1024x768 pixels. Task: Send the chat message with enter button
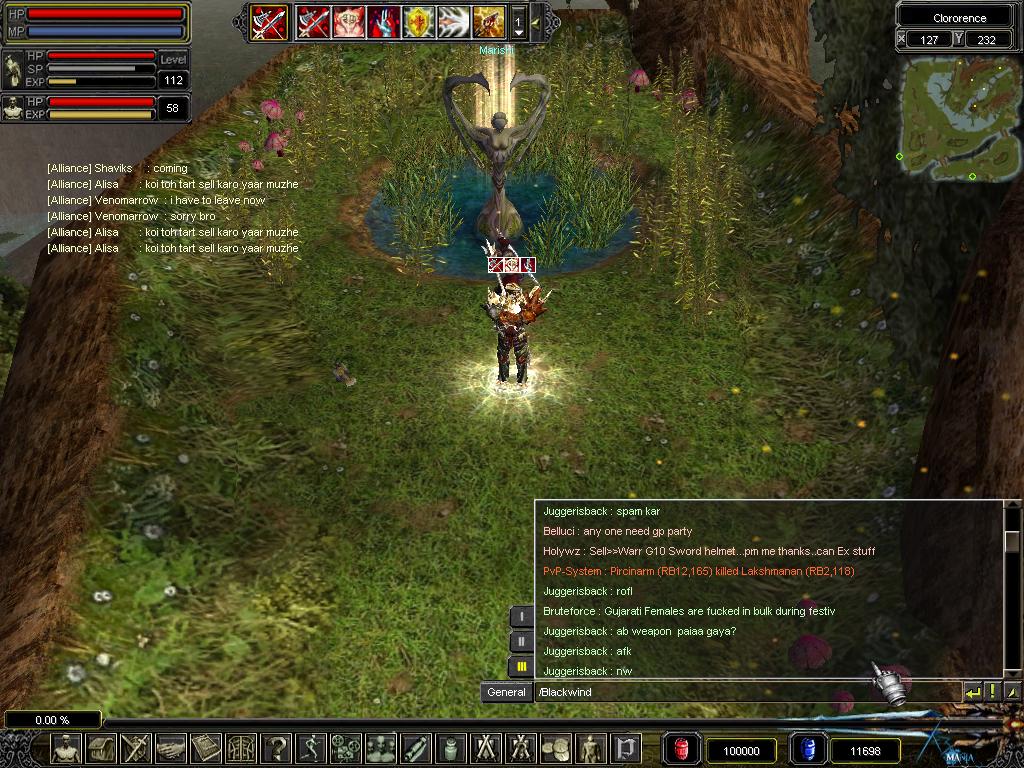(x=972, y=692)
